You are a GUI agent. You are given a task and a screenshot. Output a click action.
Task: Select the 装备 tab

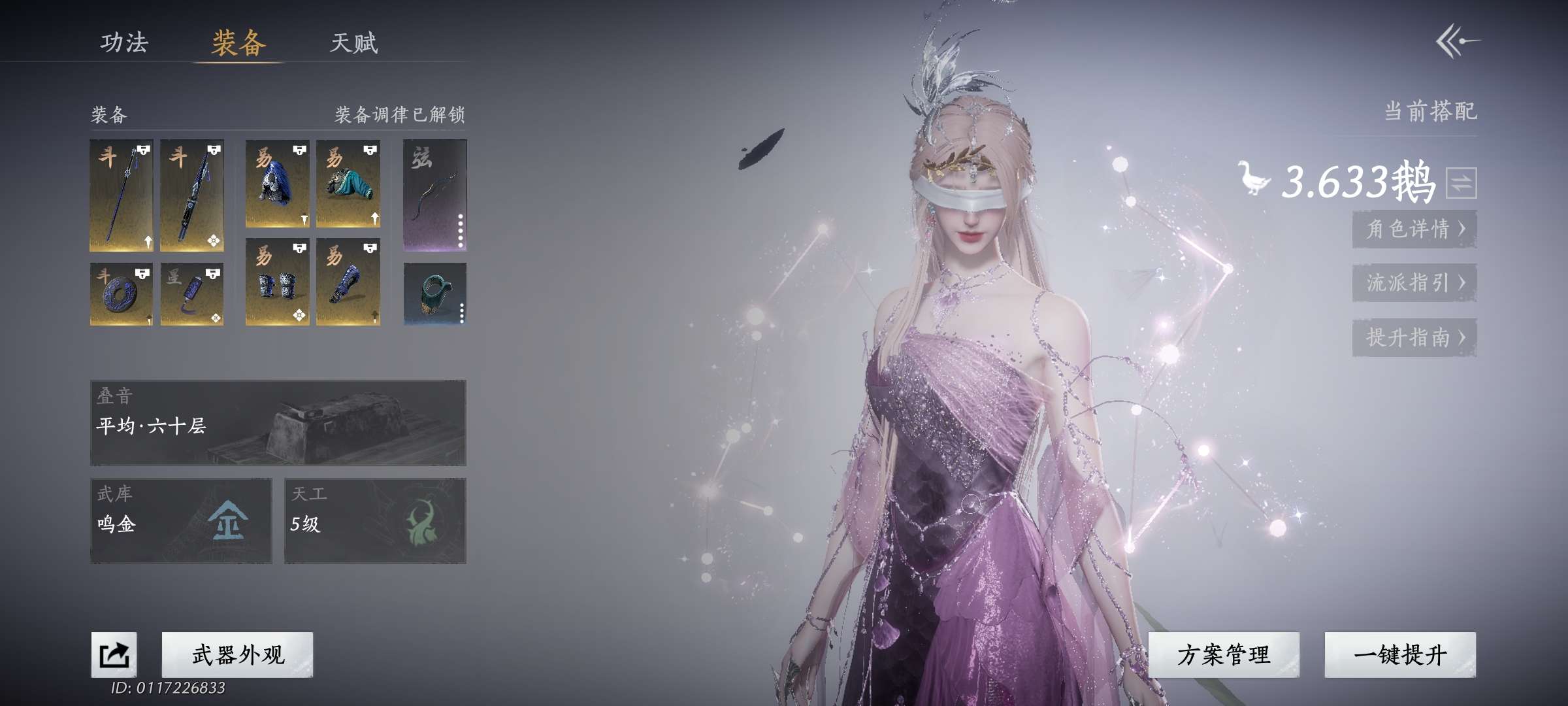[238, 43]
